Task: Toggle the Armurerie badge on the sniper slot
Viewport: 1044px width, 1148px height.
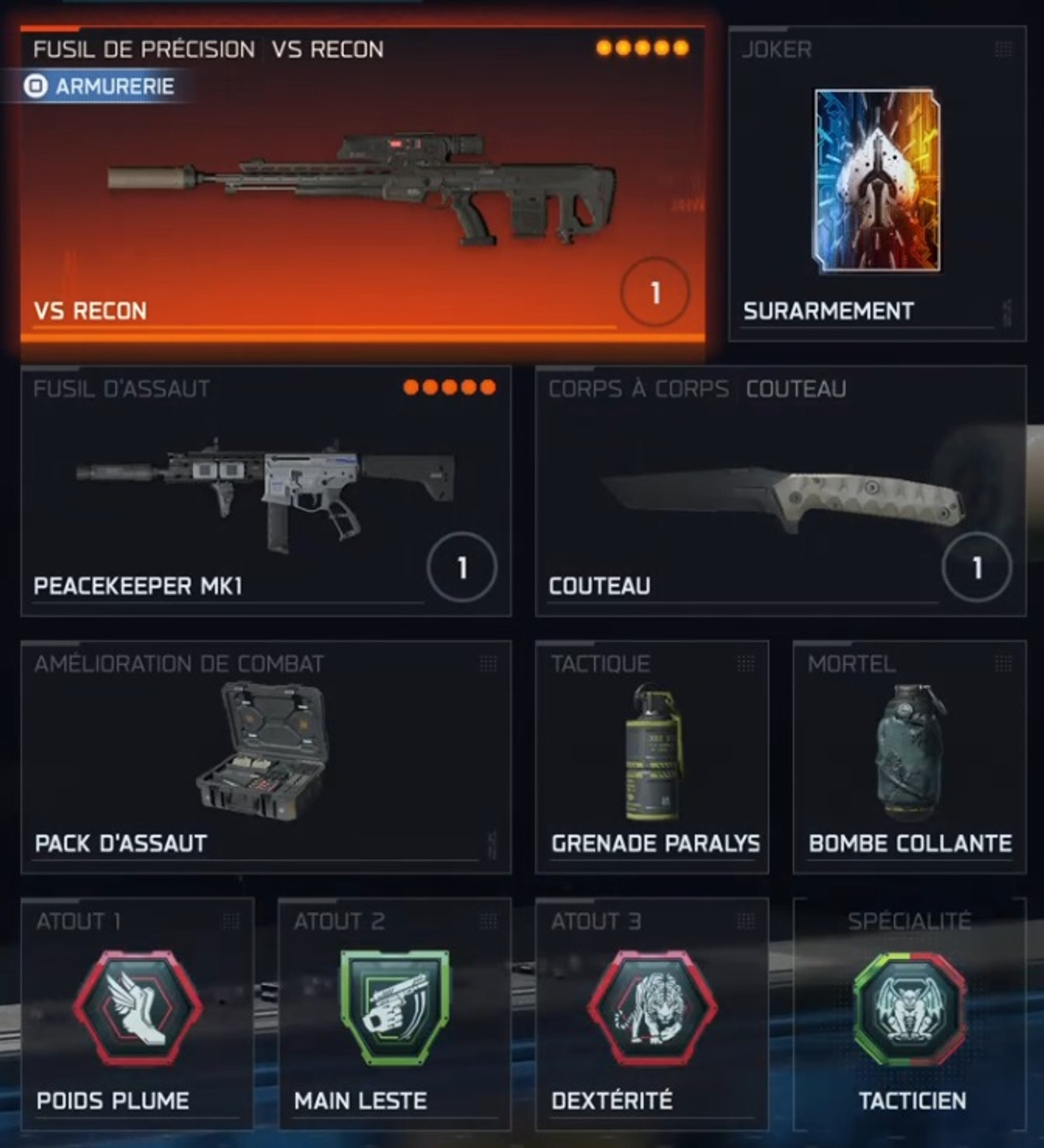Action: pyautogui.click(x=101, y=85)
